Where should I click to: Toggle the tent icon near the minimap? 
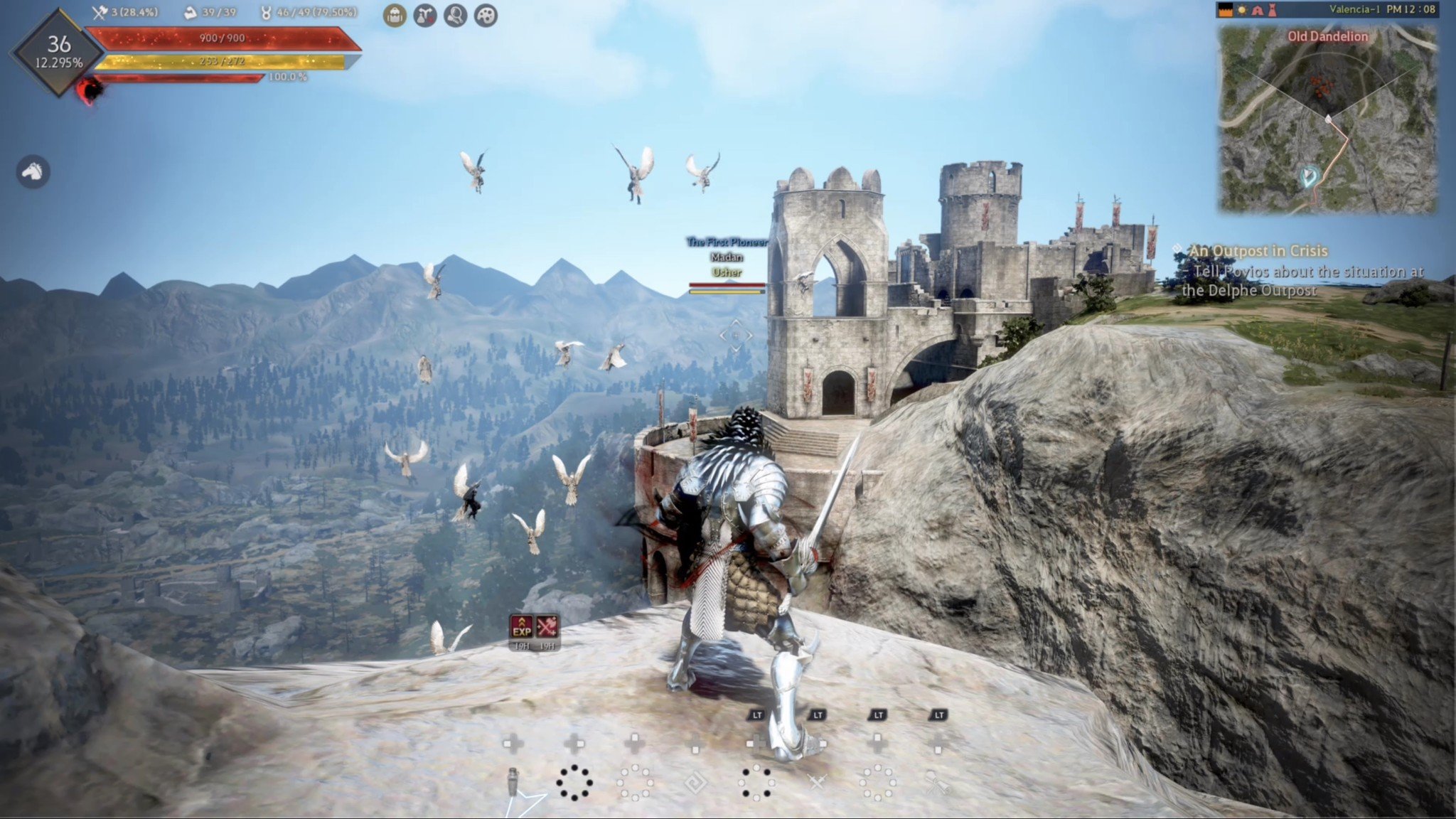(1257, 9)
